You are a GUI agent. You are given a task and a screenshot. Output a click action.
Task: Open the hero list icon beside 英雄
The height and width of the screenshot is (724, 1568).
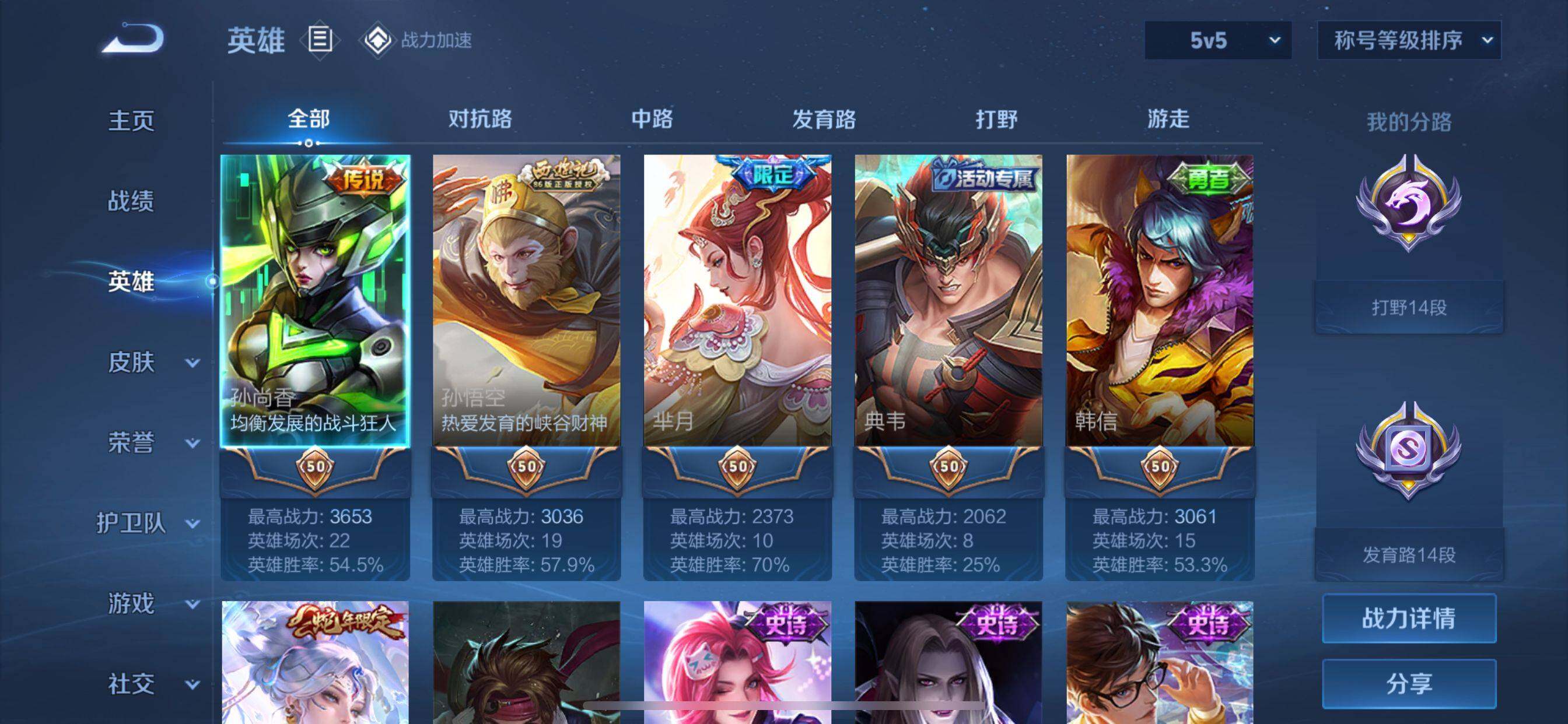[x=320, y=40]
